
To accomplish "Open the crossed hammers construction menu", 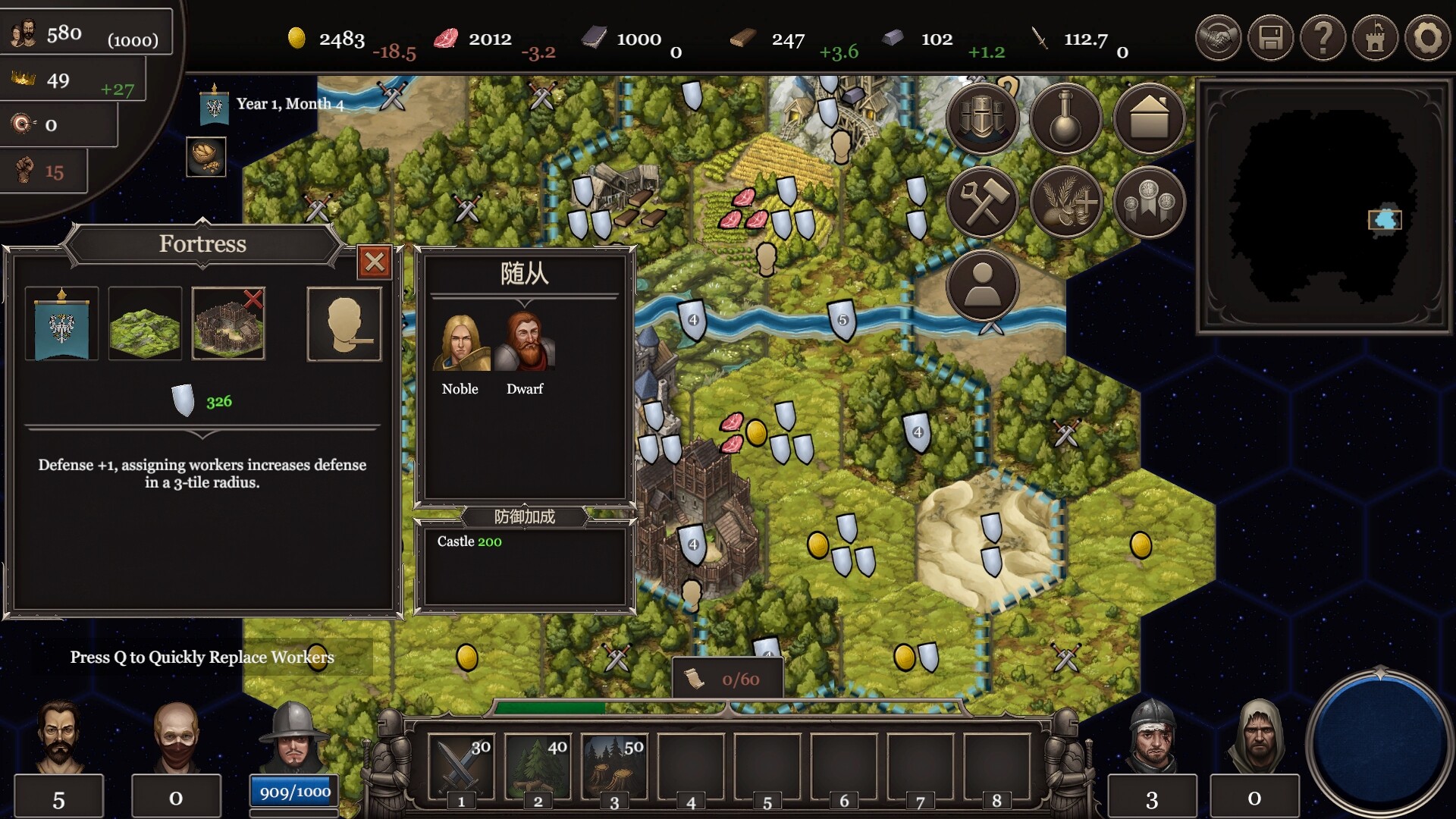I will (982, 202).
